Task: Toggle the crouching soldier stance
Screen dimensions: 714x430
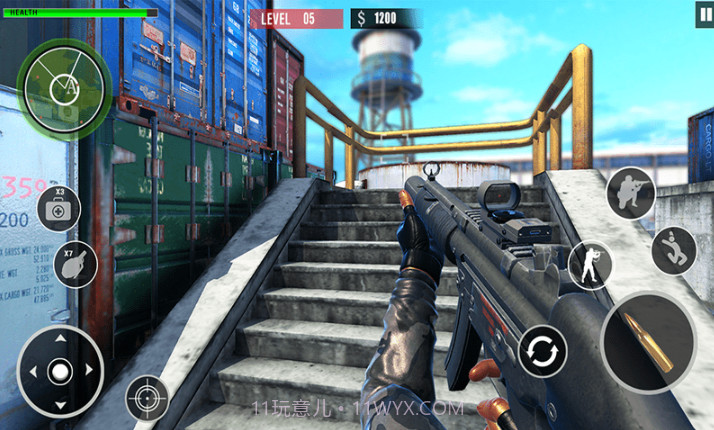Action: coord(630,192)
